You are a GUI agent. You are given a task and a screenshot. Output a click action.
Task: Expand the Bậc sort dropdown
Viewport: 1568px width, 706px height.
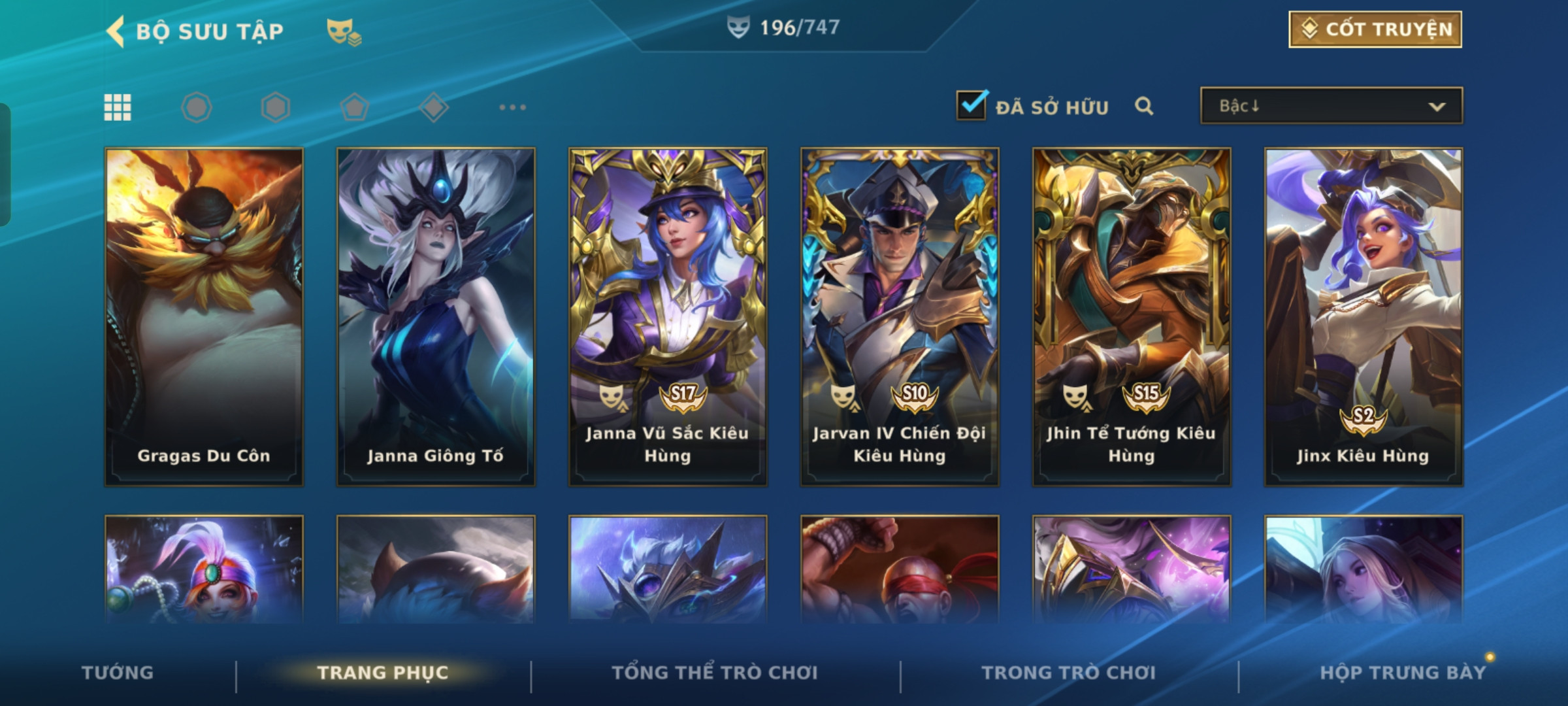point(1331,106)
